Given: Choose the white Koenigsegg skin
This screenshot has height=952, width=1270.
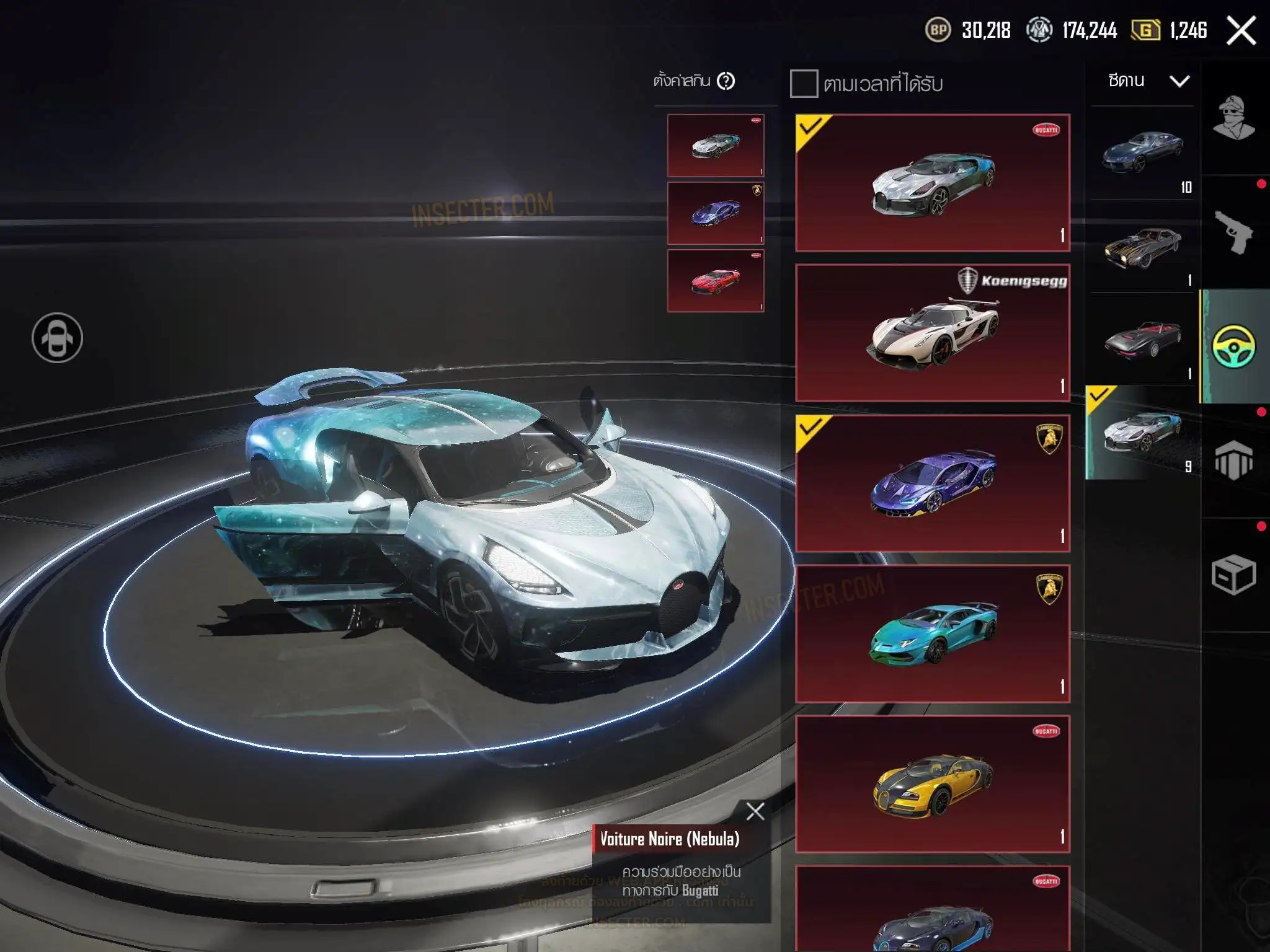Looking at the screenshot, I should click(x=932, y=333).
